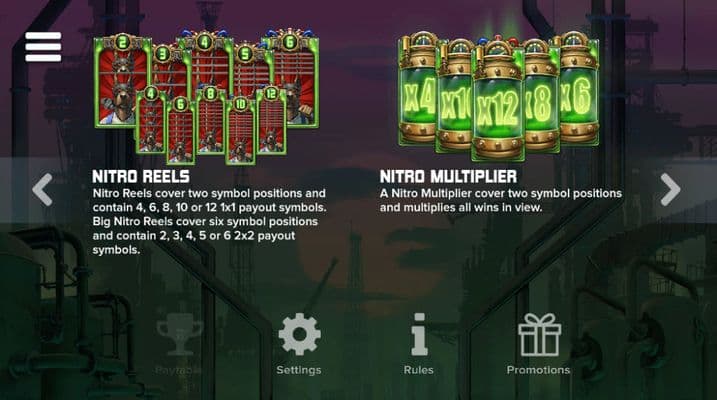Screen dimensions: 717x400
Task: Advance to the next info page
Action: (x=670, y=189)
